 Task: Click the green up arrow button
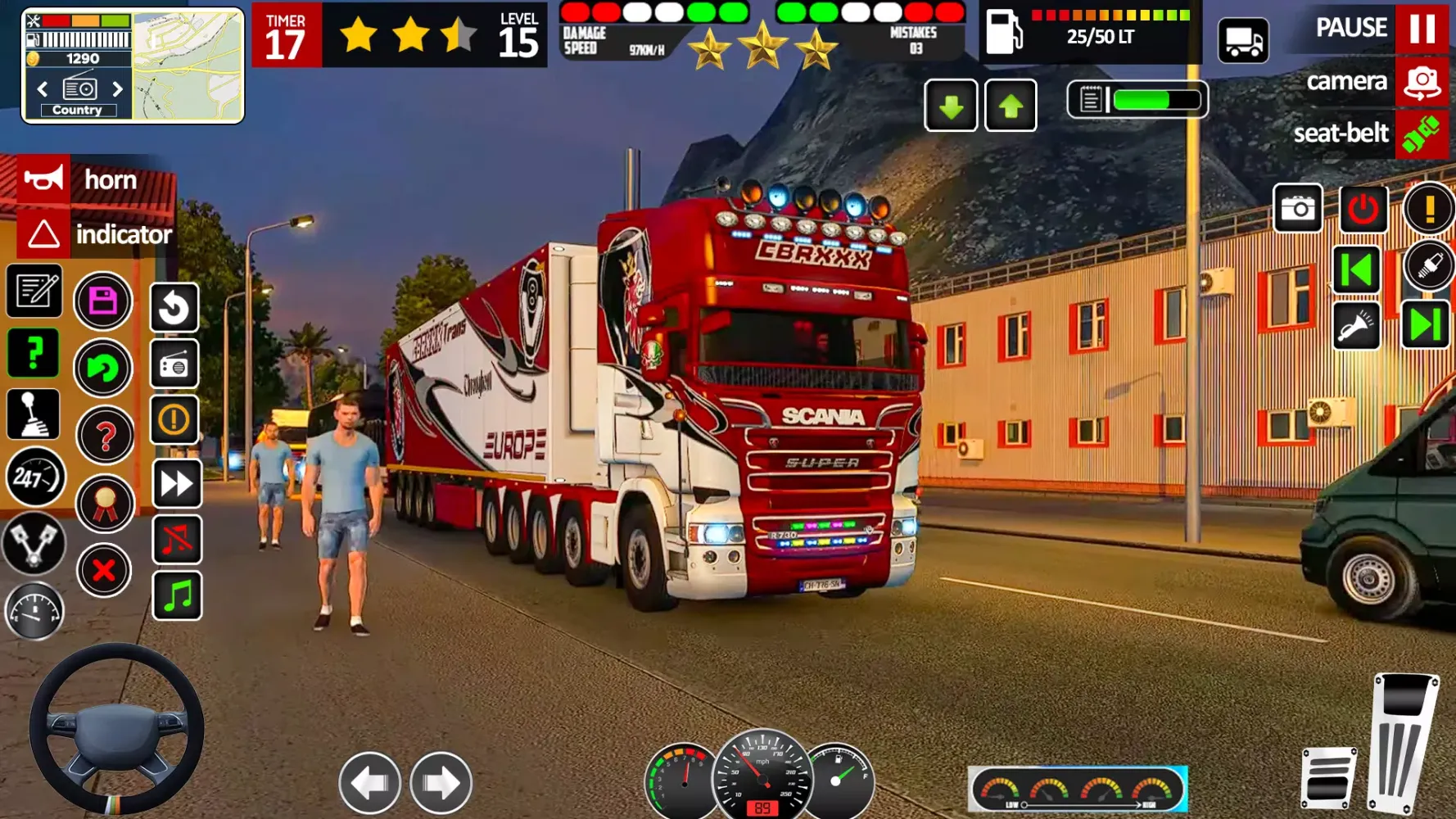point(1011,106)
